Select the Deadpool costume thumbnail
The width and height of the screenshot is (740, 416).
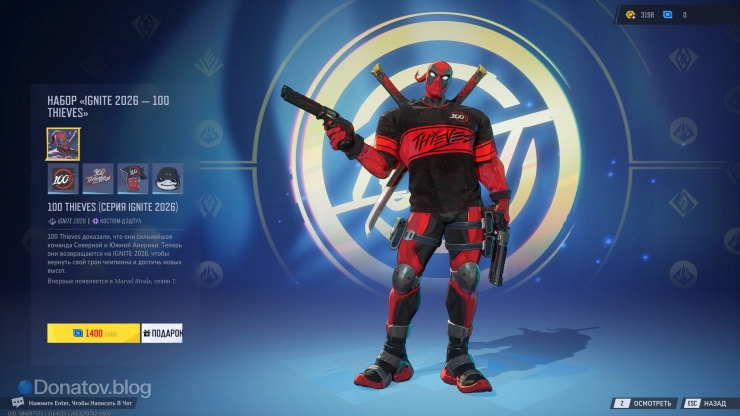[63, 144]
